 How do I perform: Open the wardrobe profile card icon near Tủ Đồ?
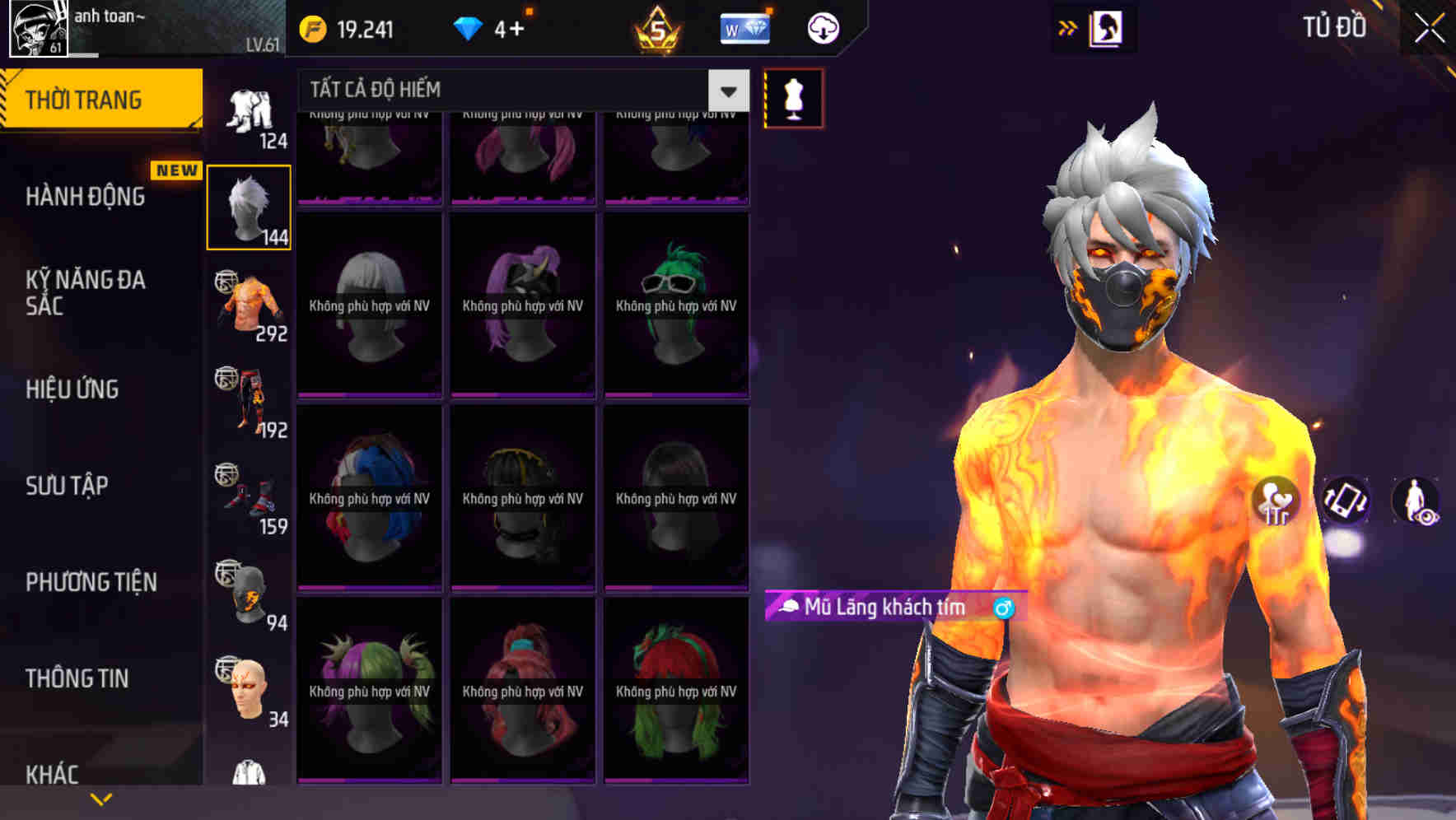[x=1107, y=27]
